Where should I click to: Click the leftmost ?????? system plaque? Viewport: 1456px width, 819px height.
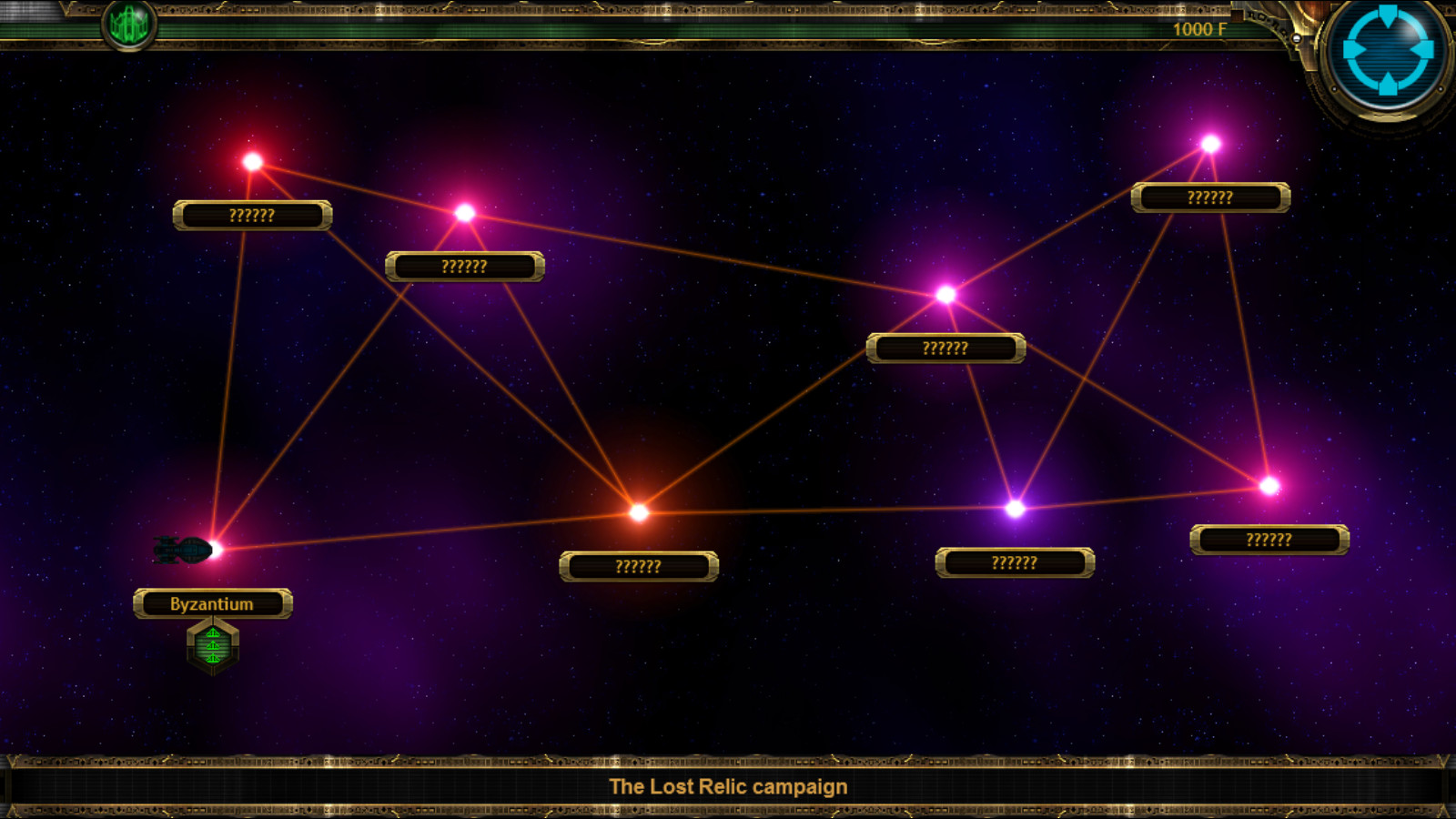(252, 216)
